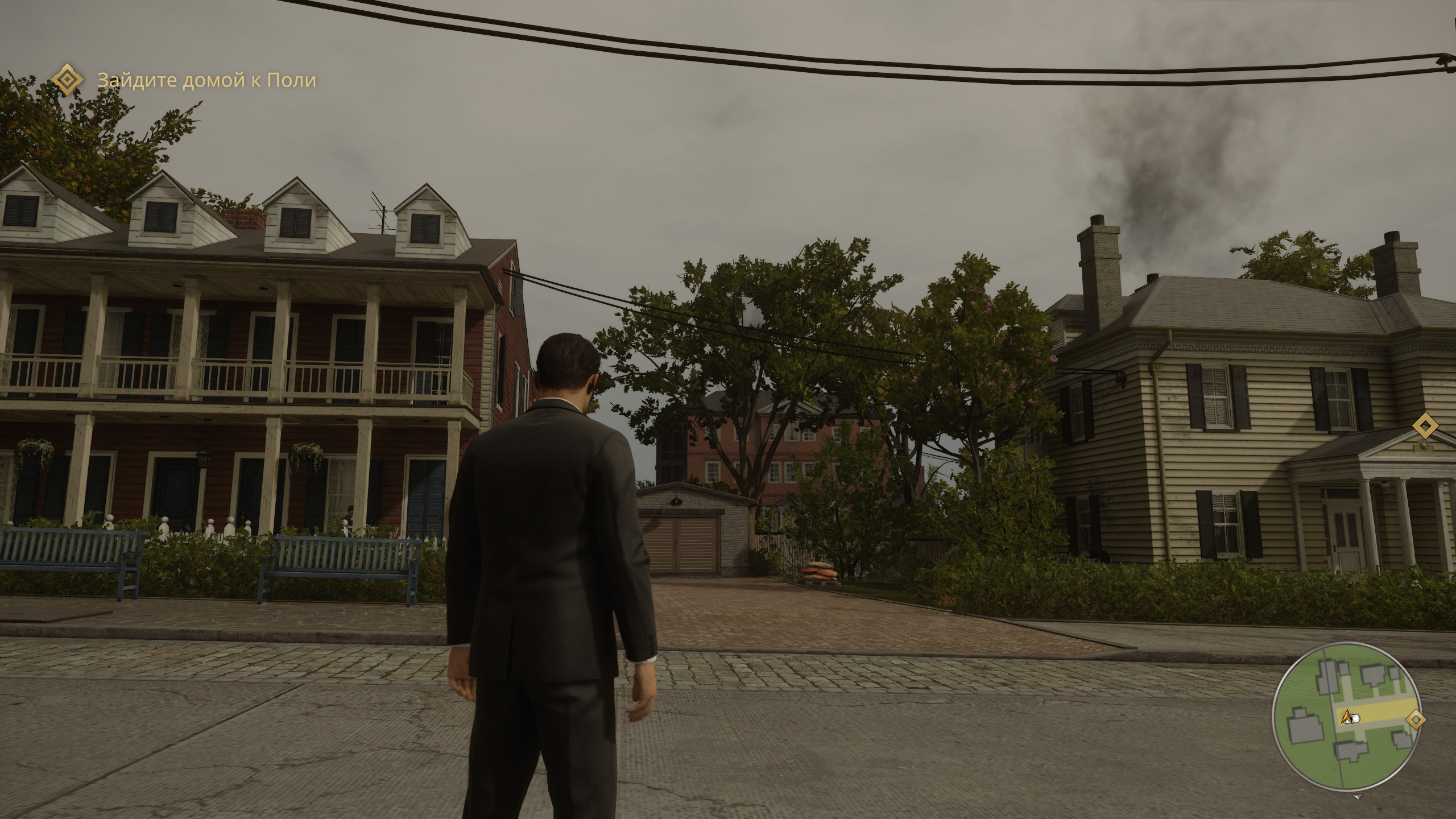Click the objective tracker "Зайдите домой к Поли"
The image size is (1456, 819).
[x=206, y=81]
